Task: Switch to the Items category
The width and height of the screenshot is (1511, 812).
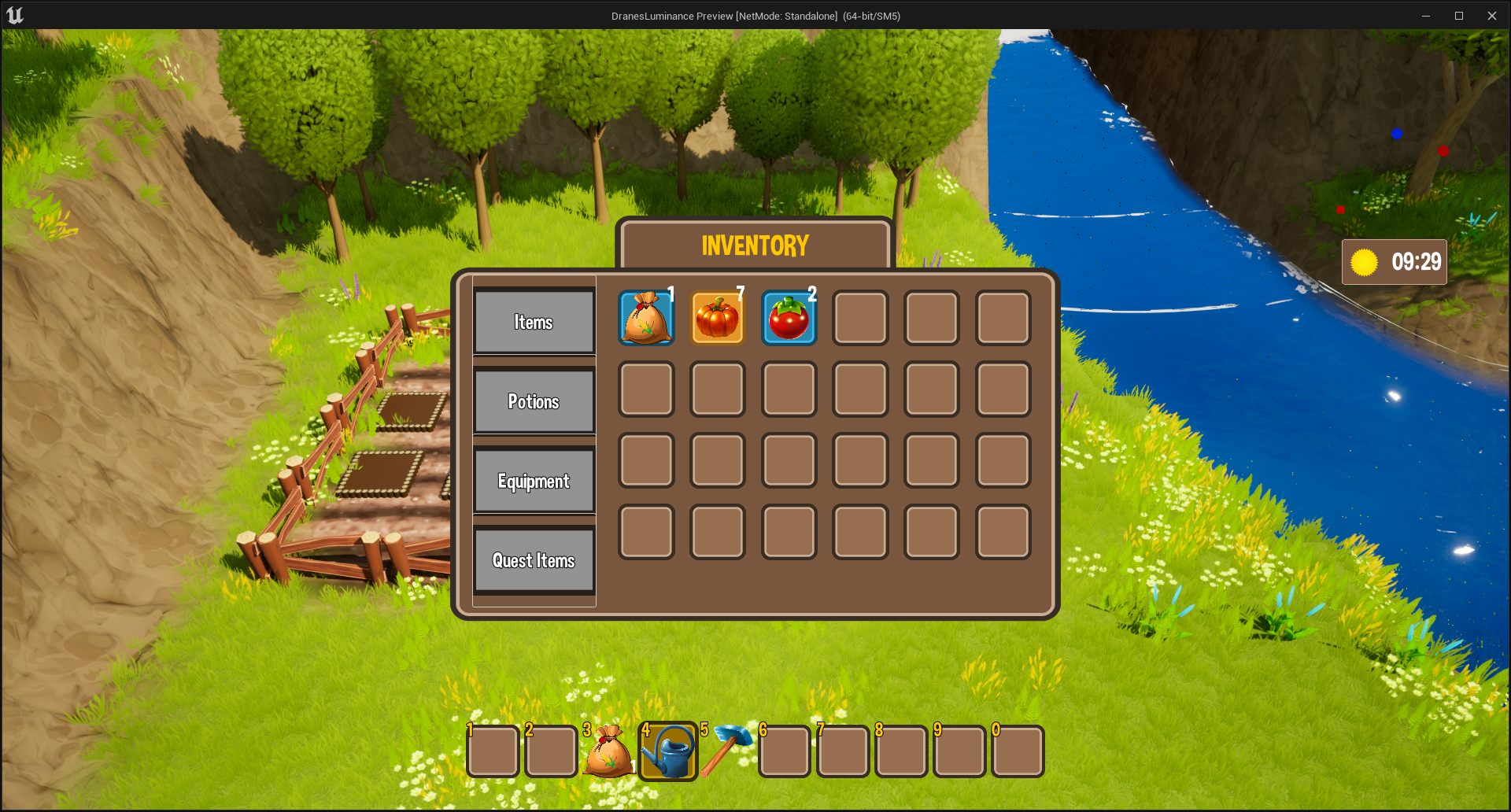Action: click(534, 322)
